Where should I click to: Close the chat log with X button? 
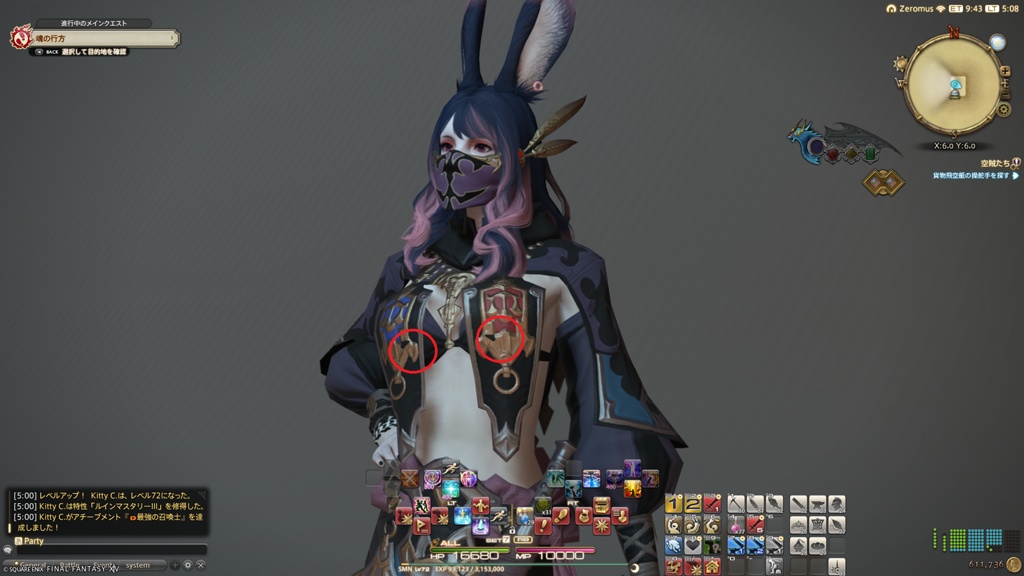tap(200, 565)
